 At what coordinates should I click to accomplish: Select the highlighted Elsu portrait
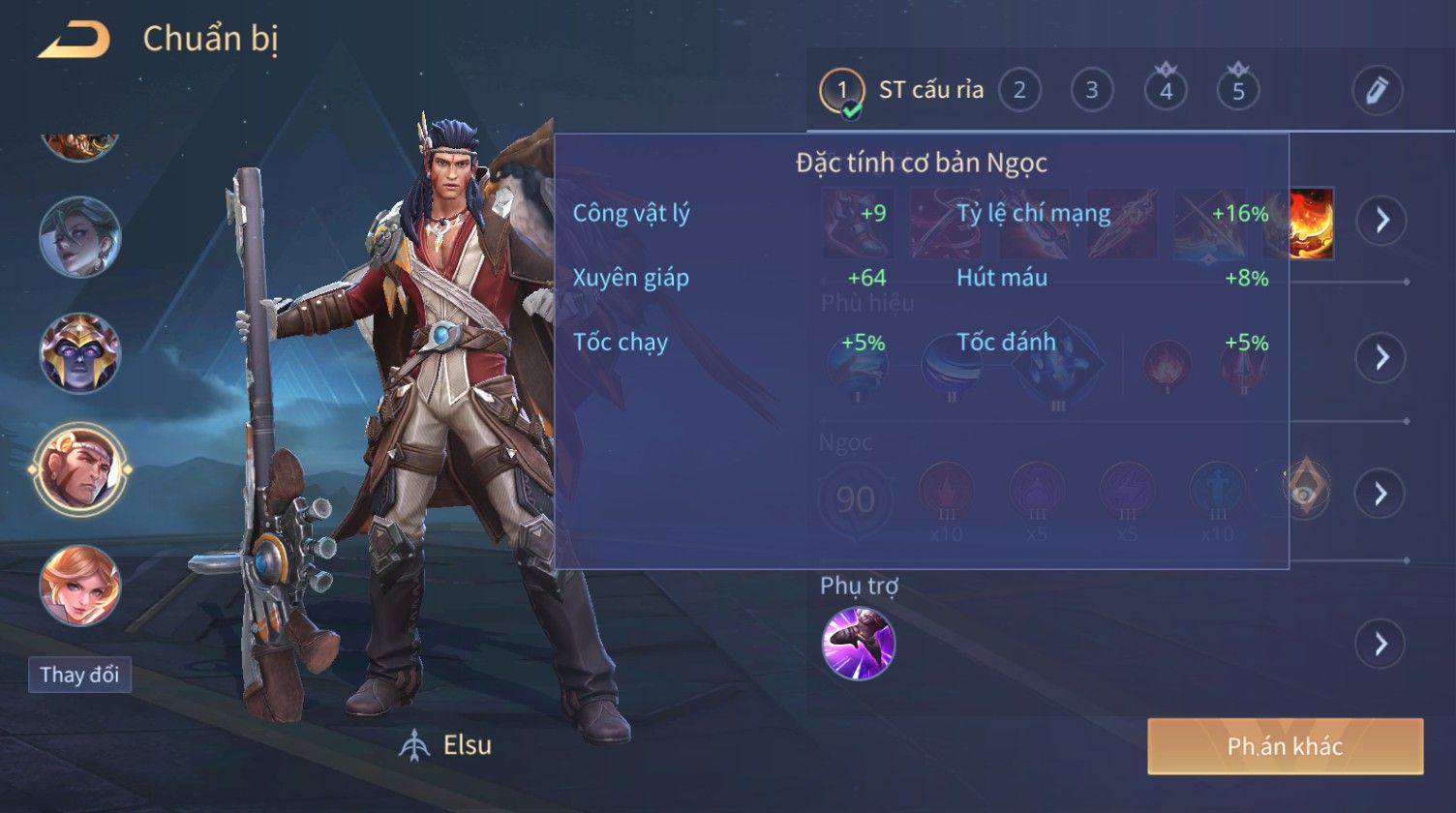click(80, 469)
